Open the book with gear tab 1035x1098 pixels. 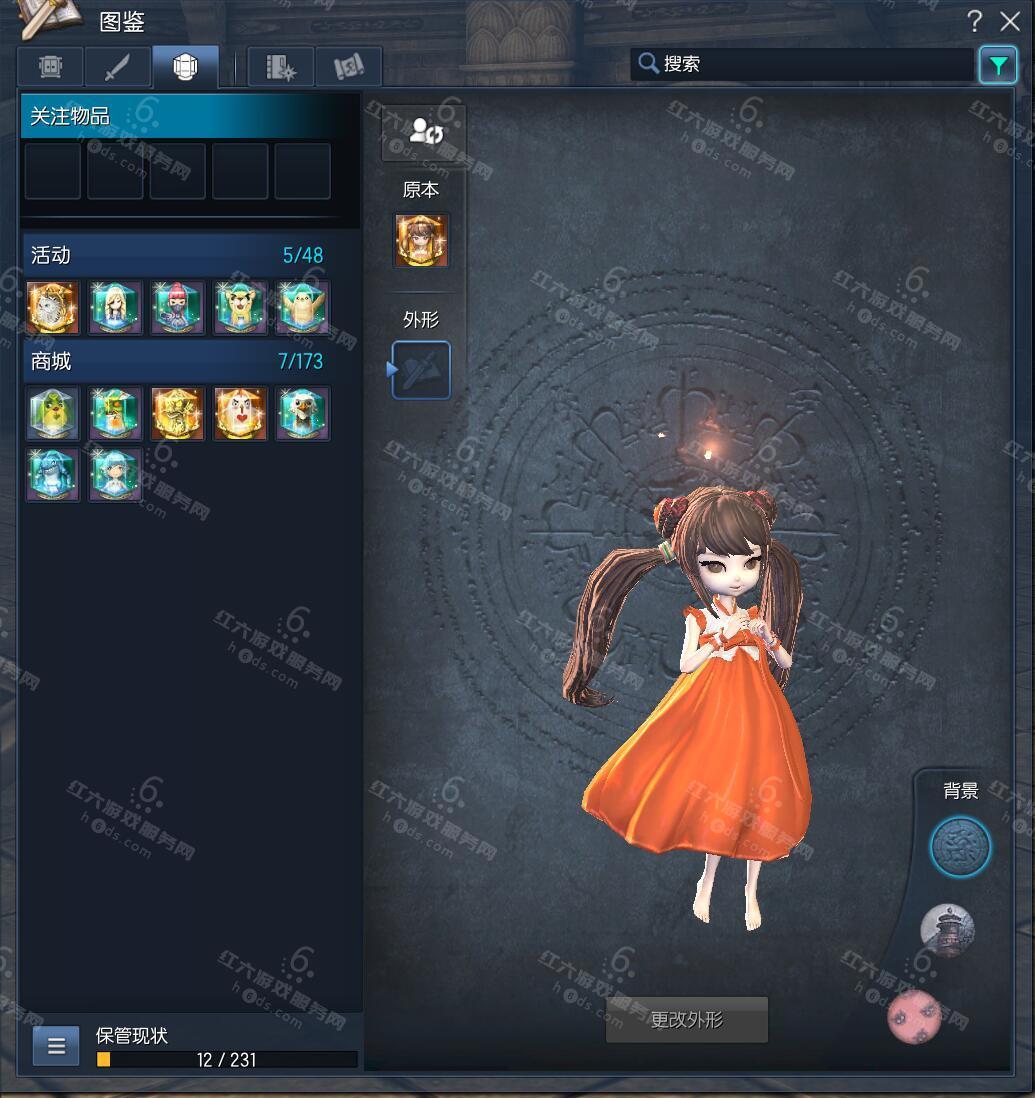(x=281, y=67)
